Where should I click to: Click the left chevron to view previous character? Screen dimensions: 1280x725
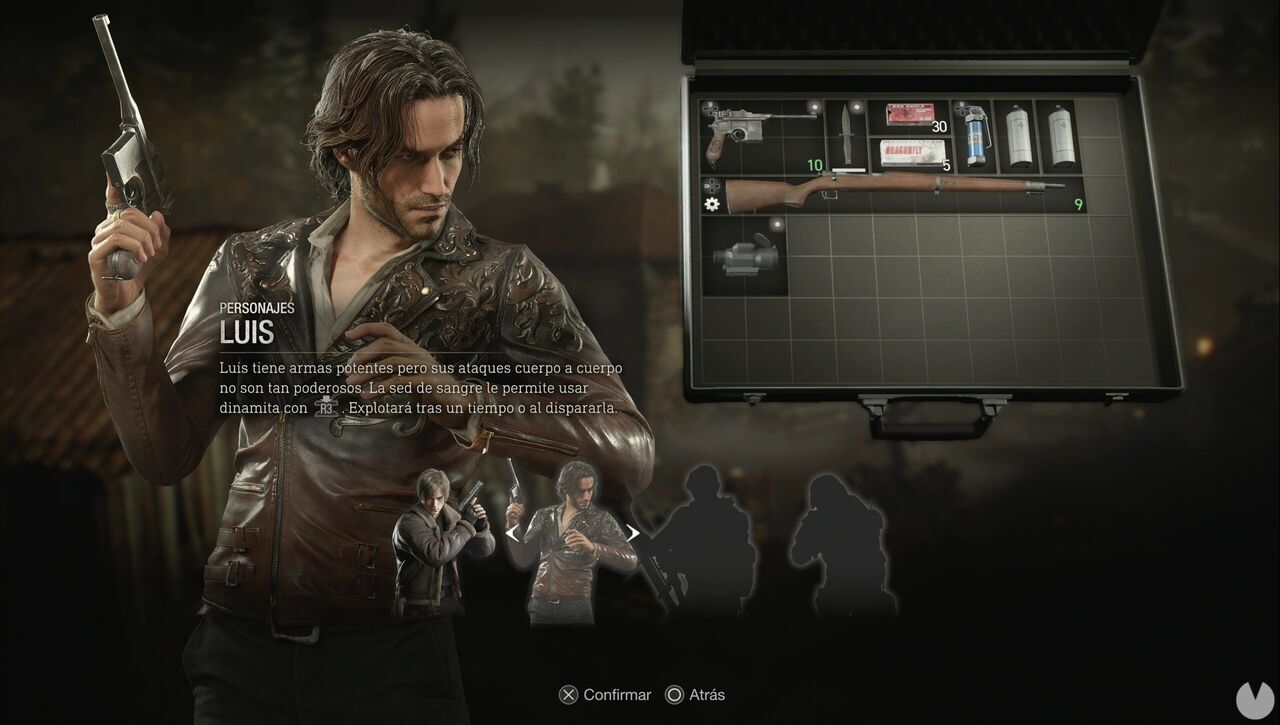click(514, 533)
